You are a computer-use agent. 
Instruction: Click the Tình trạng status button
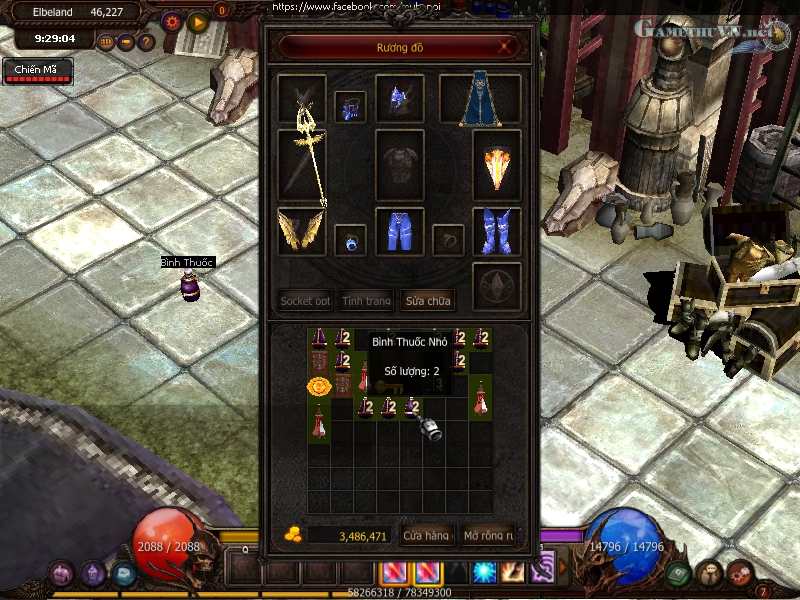[366, 300]
